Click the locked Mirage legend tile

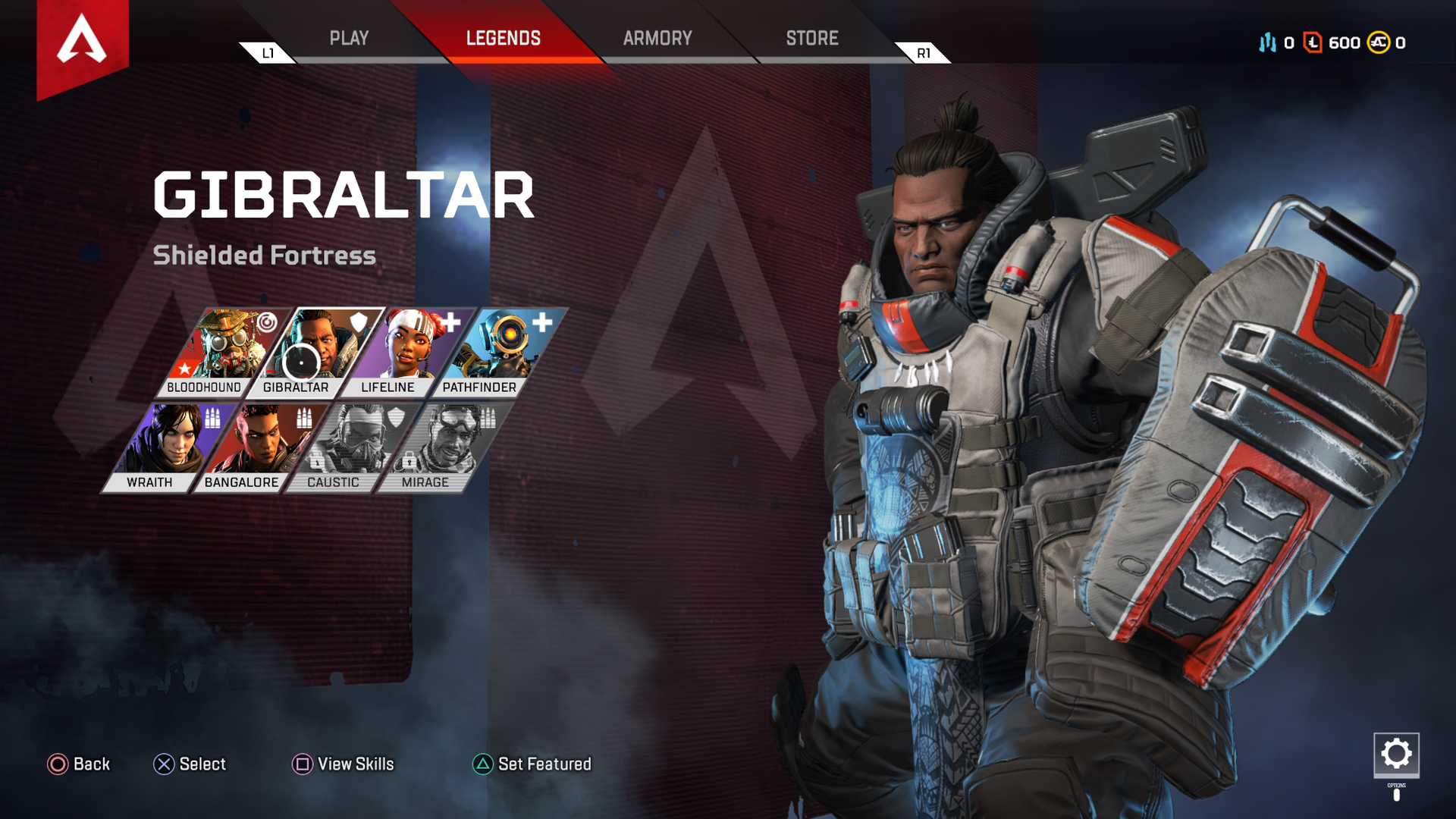pyautogui.click(x=441, y=447)
